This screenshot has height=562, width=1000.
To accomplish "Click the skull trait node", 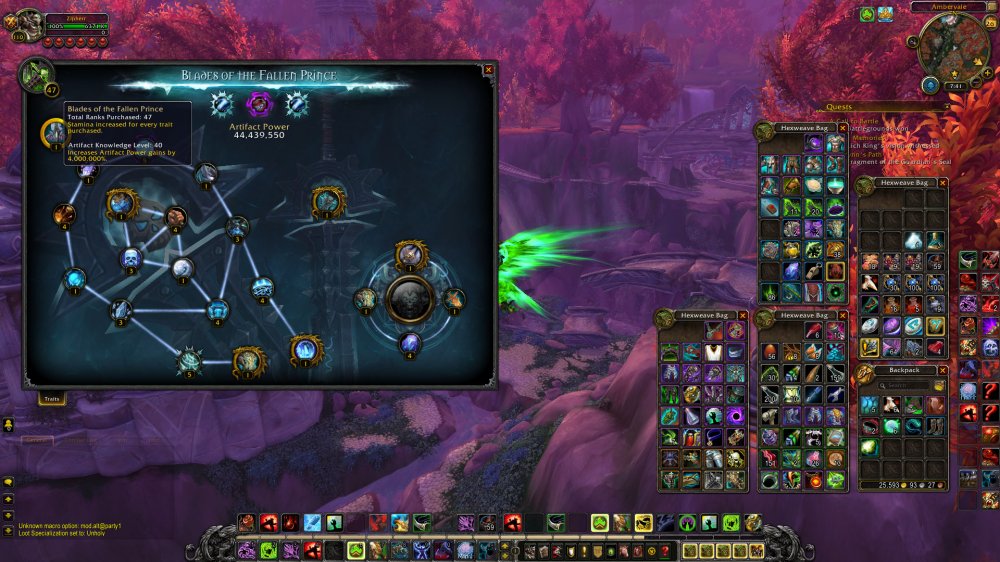I will point(130,260).
